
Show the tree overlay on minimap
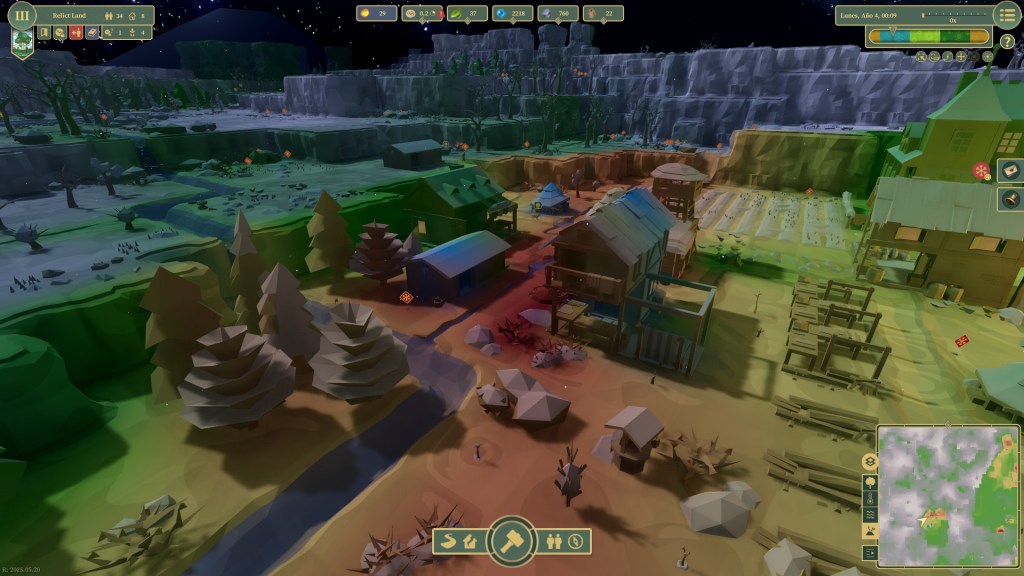coord(869,481)
